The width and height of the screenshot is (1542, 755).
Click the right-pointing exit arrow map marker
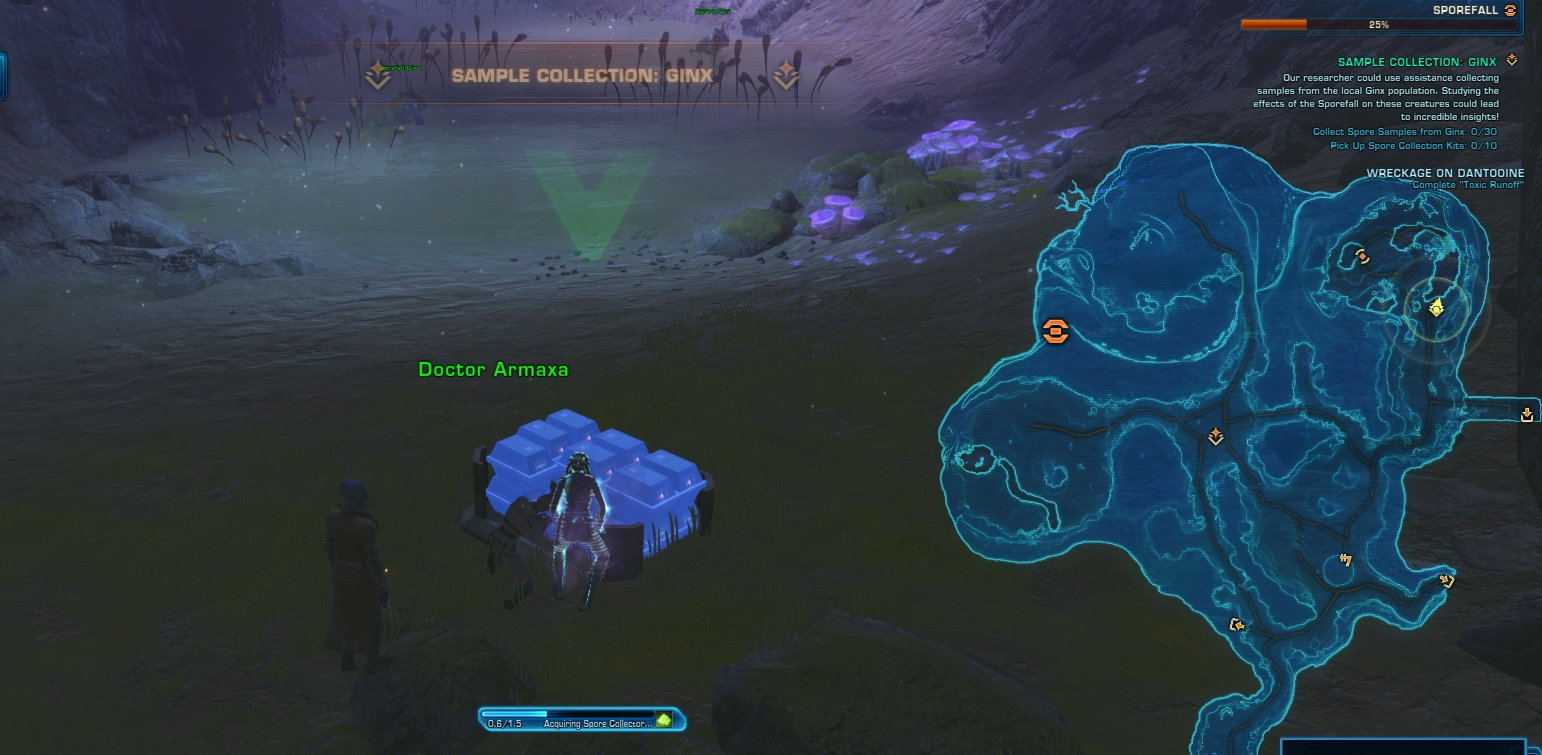coord(1445,580)
